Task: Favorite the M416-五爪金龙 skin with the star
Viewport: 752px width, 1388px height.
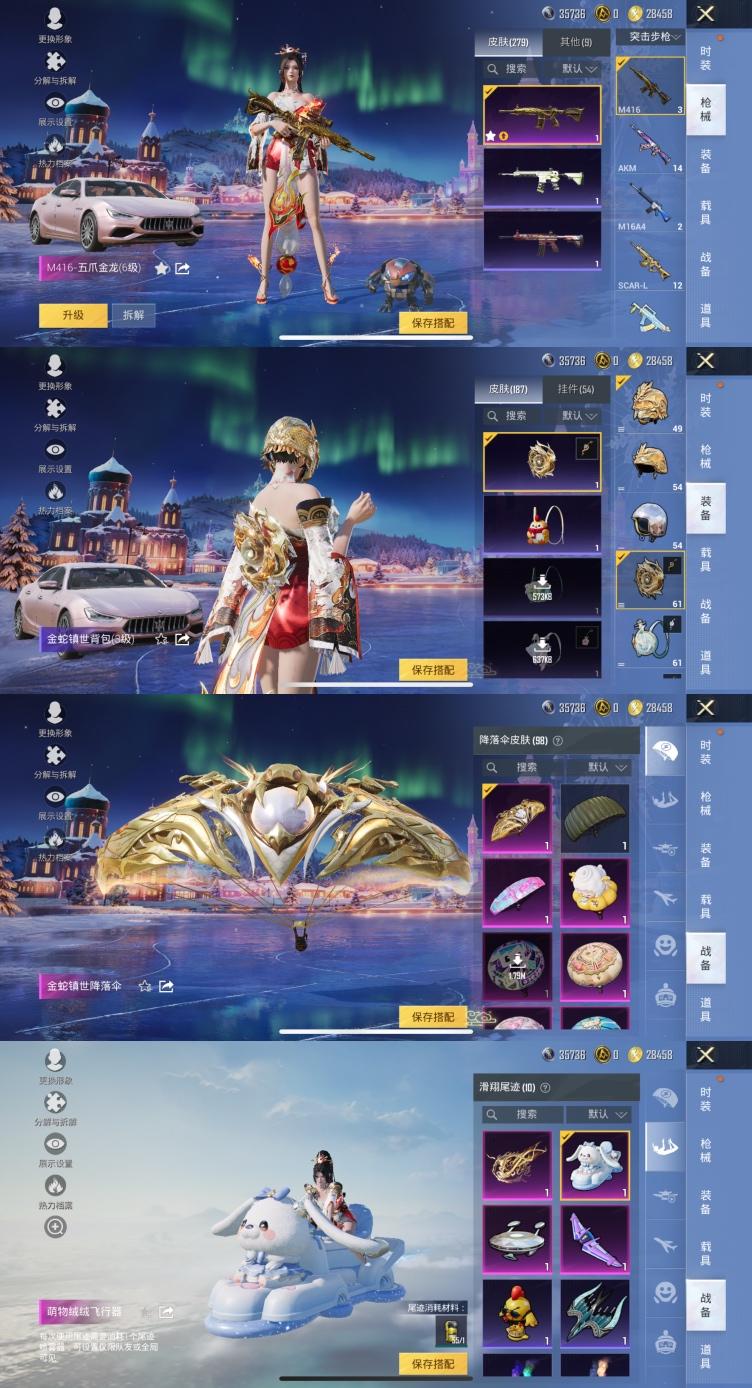Action: click(162, 269)
